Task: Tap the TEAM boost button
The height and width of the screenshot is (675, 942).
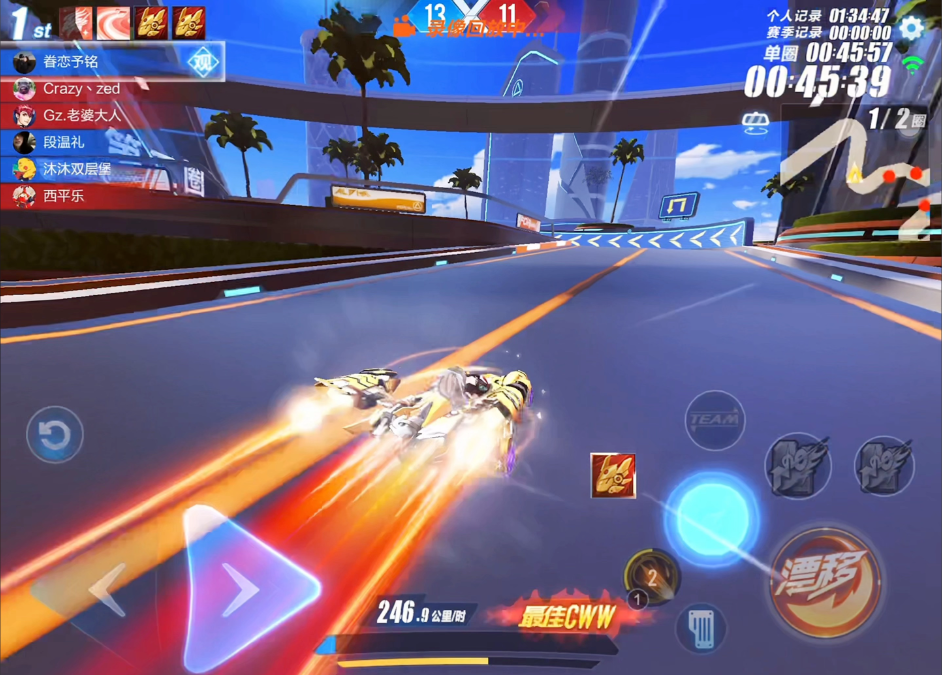Action: point(715,420)
